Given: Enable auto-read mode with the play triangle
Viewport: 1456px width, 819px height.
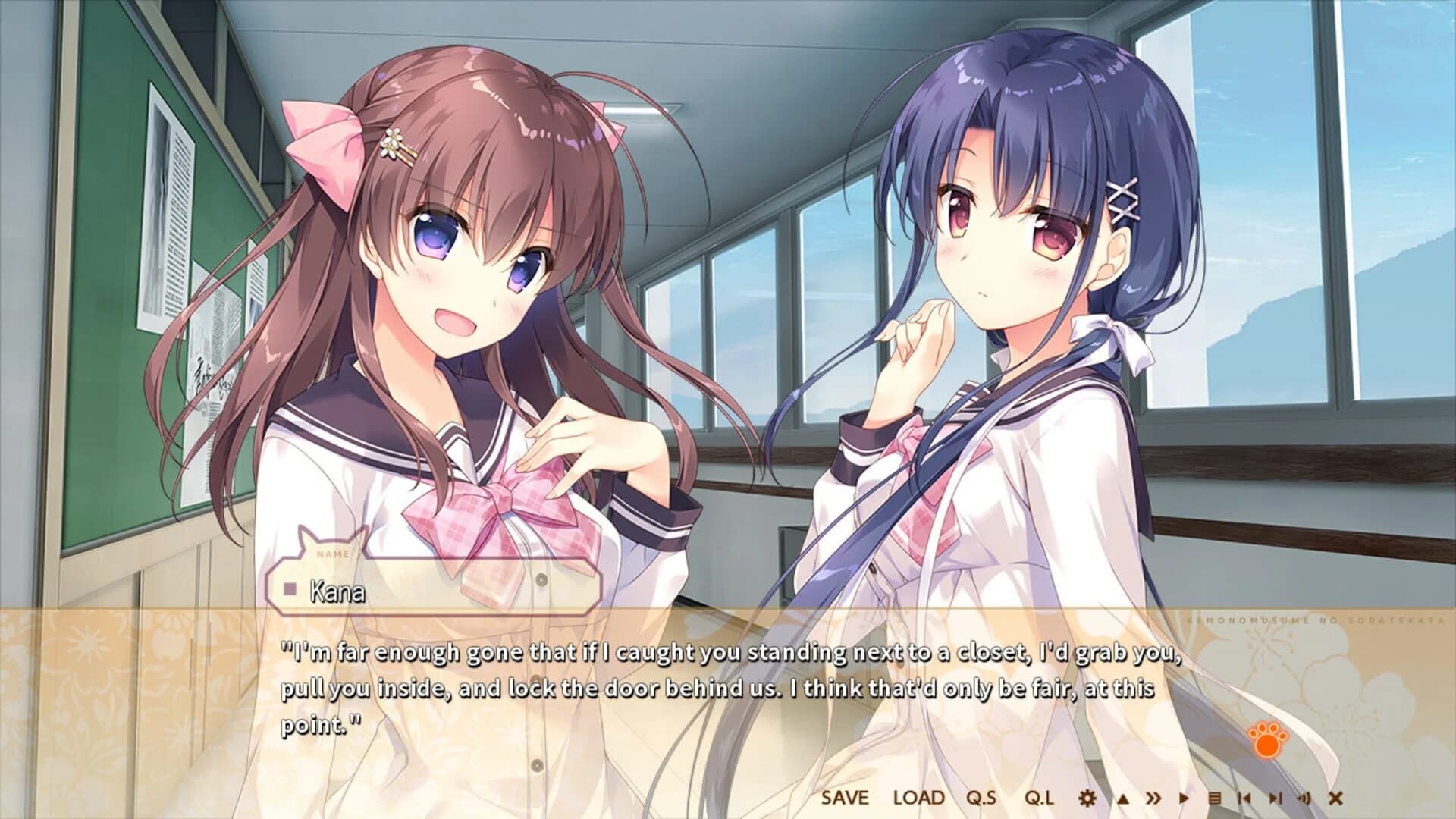Looking at the screenshot, I should point(1184,799).
